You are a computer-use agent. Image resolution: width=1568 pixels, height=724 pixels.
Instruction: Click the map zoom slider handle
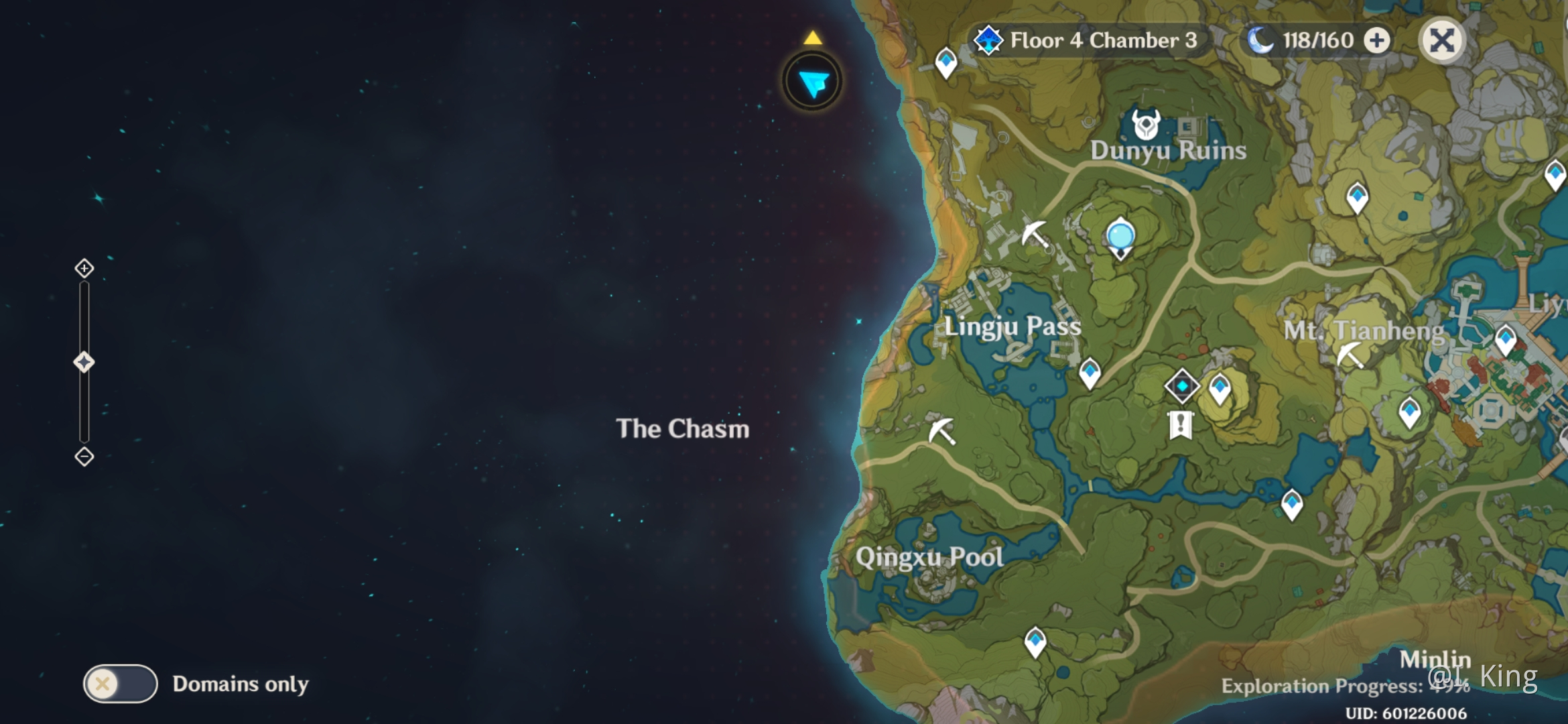(84, 363)
